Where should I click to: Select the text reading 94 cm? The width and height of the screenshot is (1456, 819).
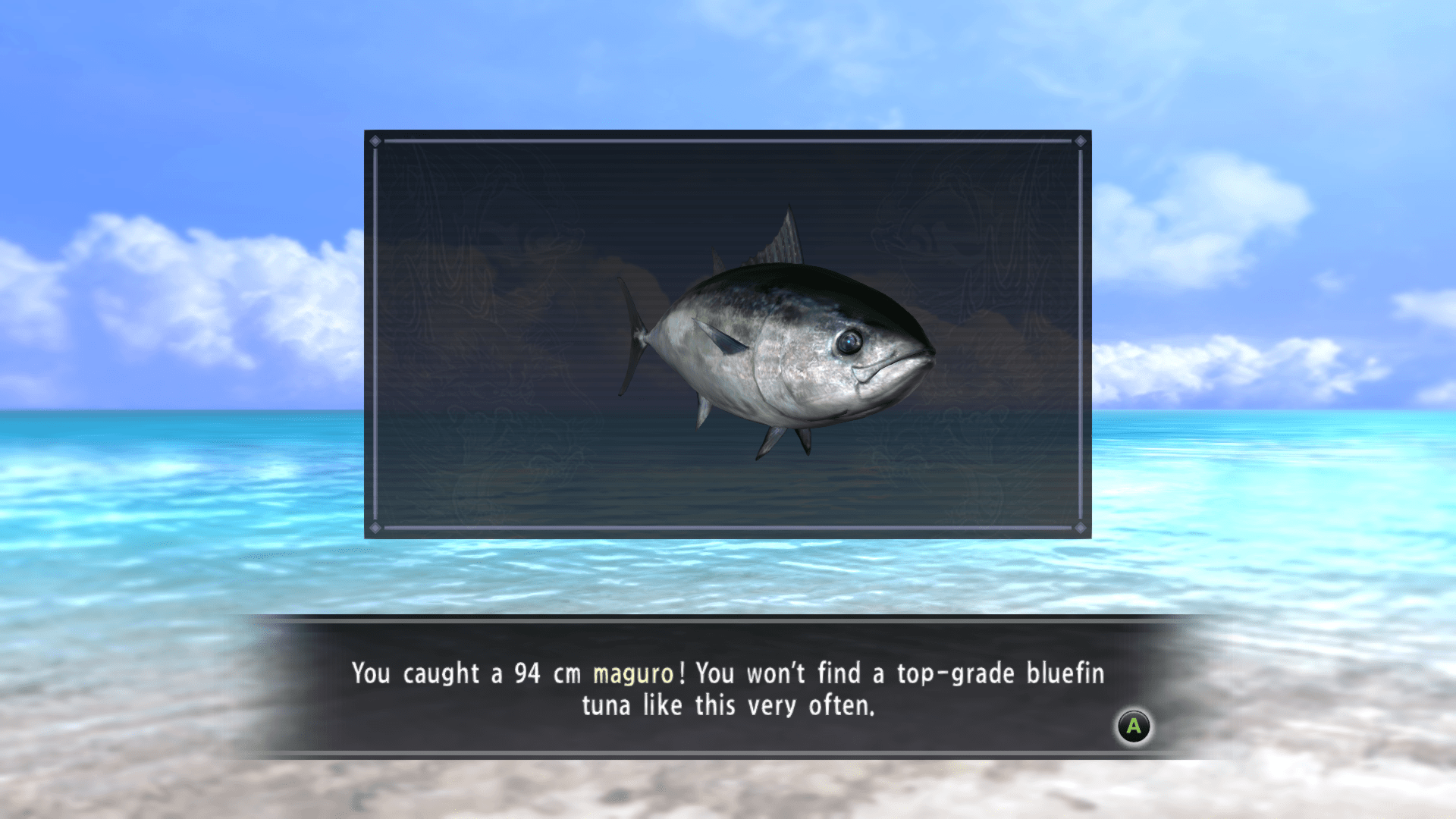pyautogui.click(x=550, y=673)
